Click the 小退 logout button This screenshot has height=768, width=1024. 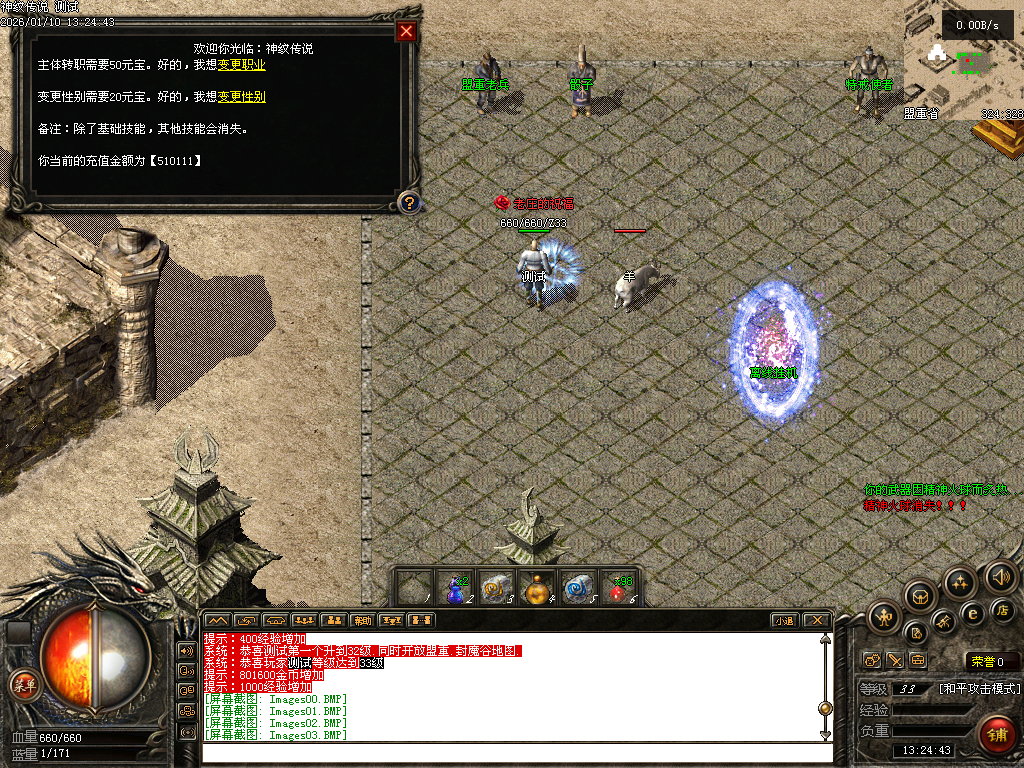coord(785,620)
